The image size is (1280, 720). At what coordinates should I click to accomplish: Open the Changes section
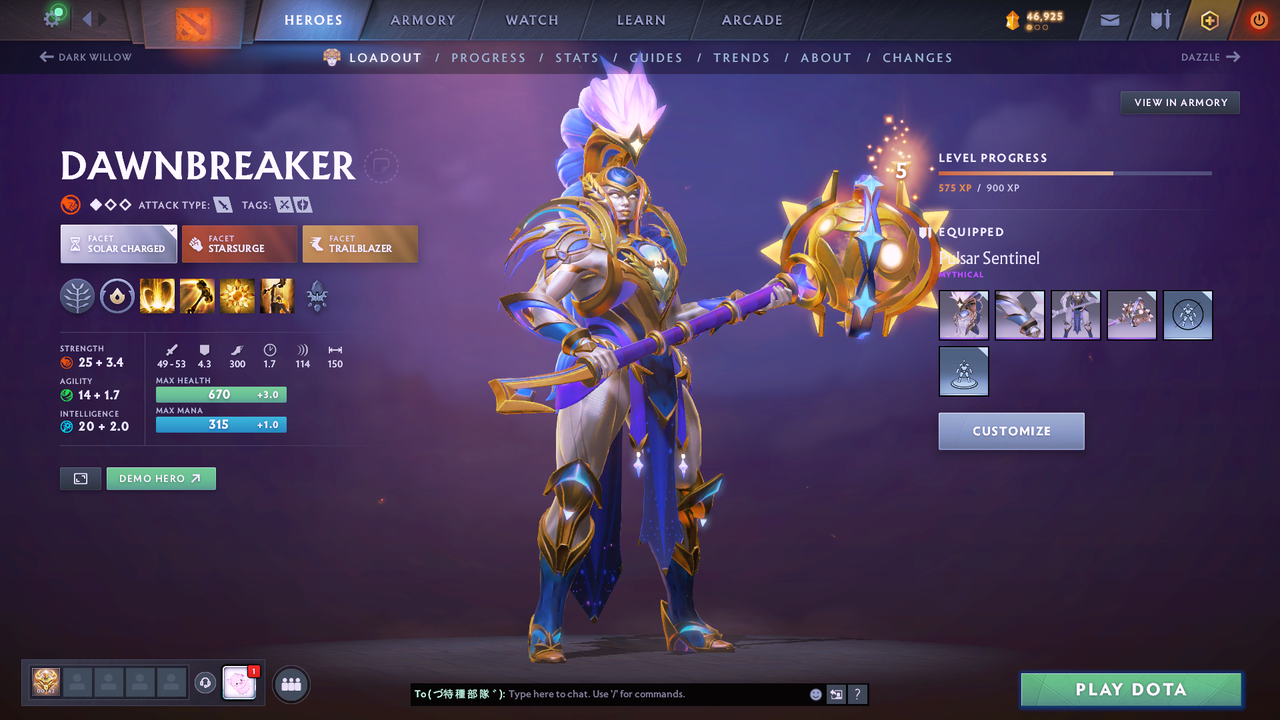coord(917,58)
